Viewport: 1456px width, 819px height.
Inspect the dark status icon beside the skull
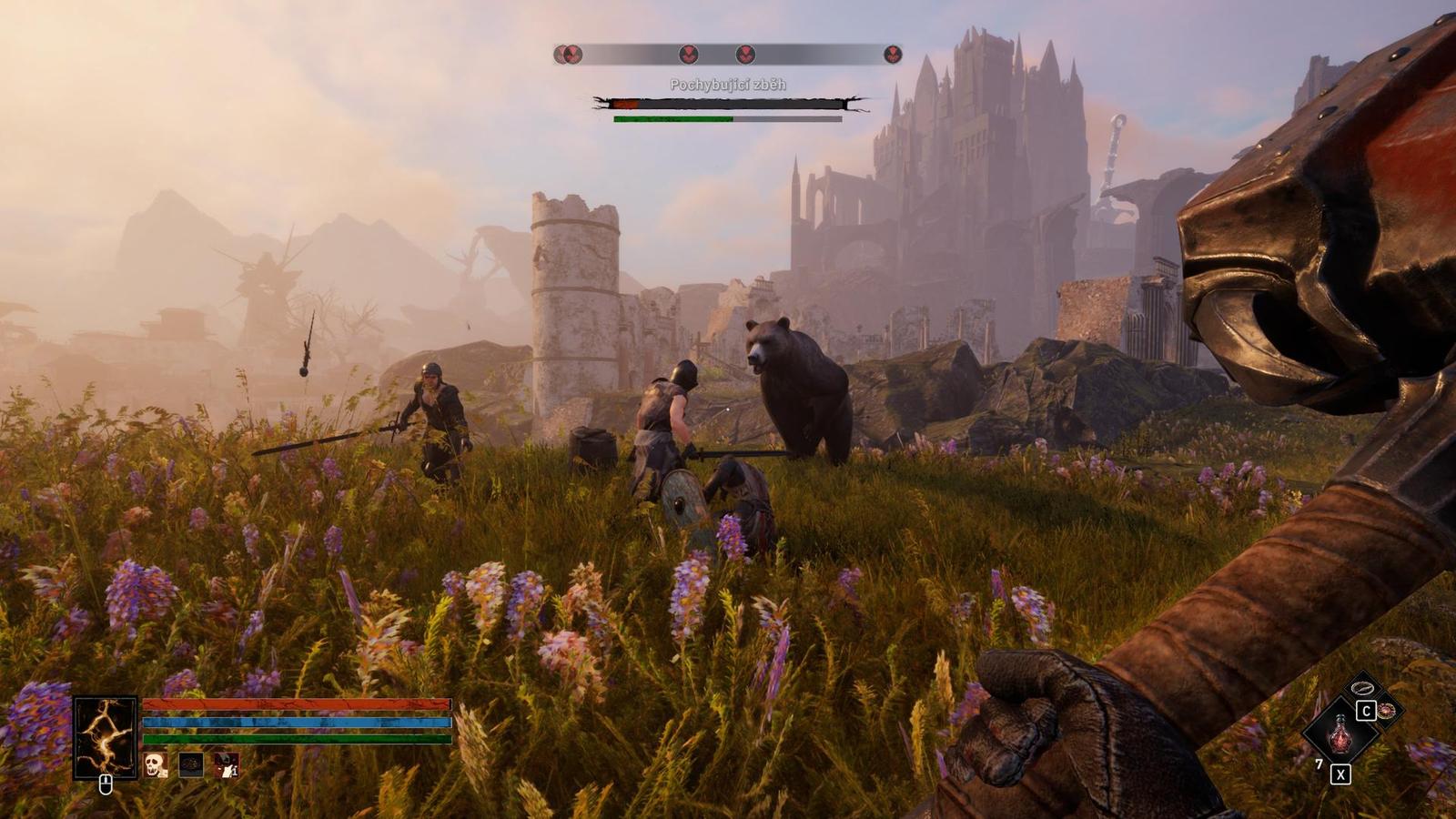pos(191,764)
